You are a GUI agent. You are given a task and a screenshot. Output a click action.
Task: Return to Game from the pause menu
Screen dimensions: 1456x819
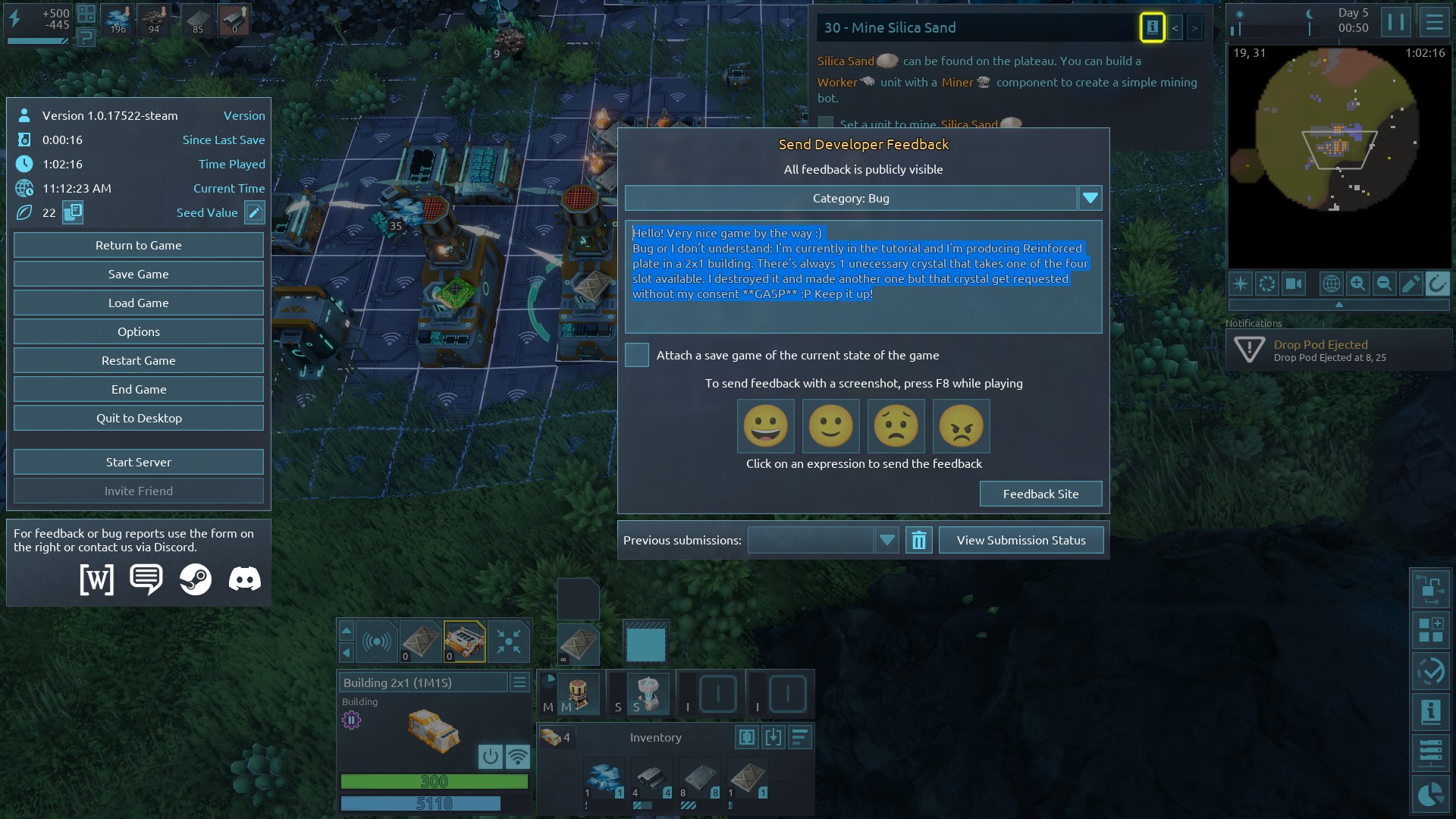pos(138,245)
